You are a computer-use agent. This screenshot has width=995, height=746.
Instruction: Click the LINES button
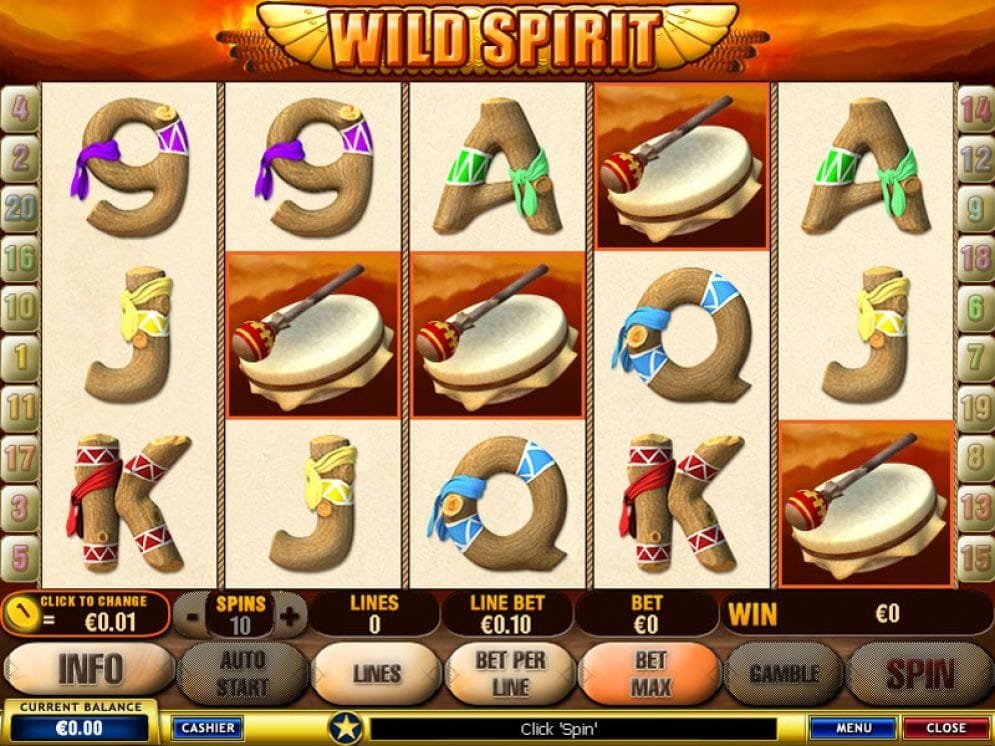click(x=376, y=674)
